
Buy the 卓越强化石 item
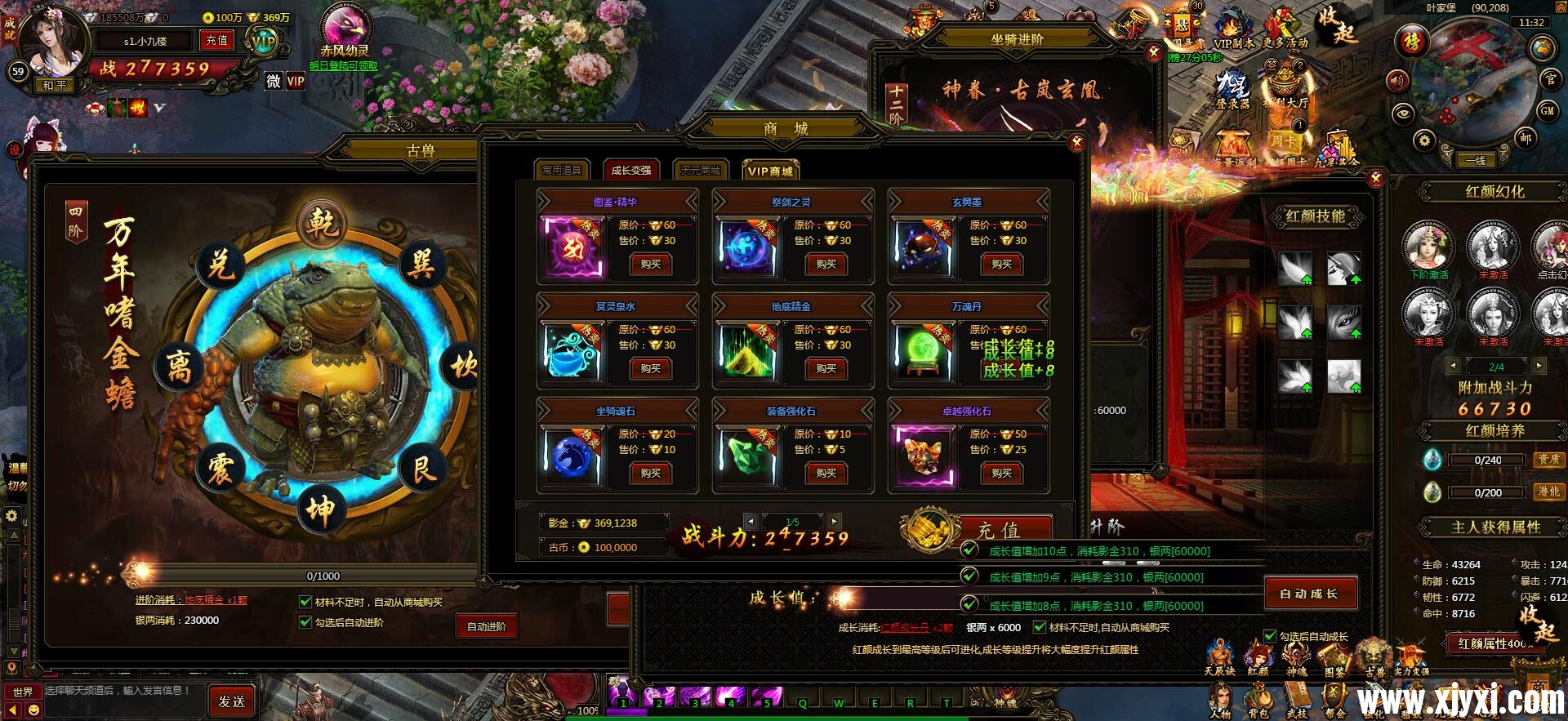click(x=1001, y=473)
